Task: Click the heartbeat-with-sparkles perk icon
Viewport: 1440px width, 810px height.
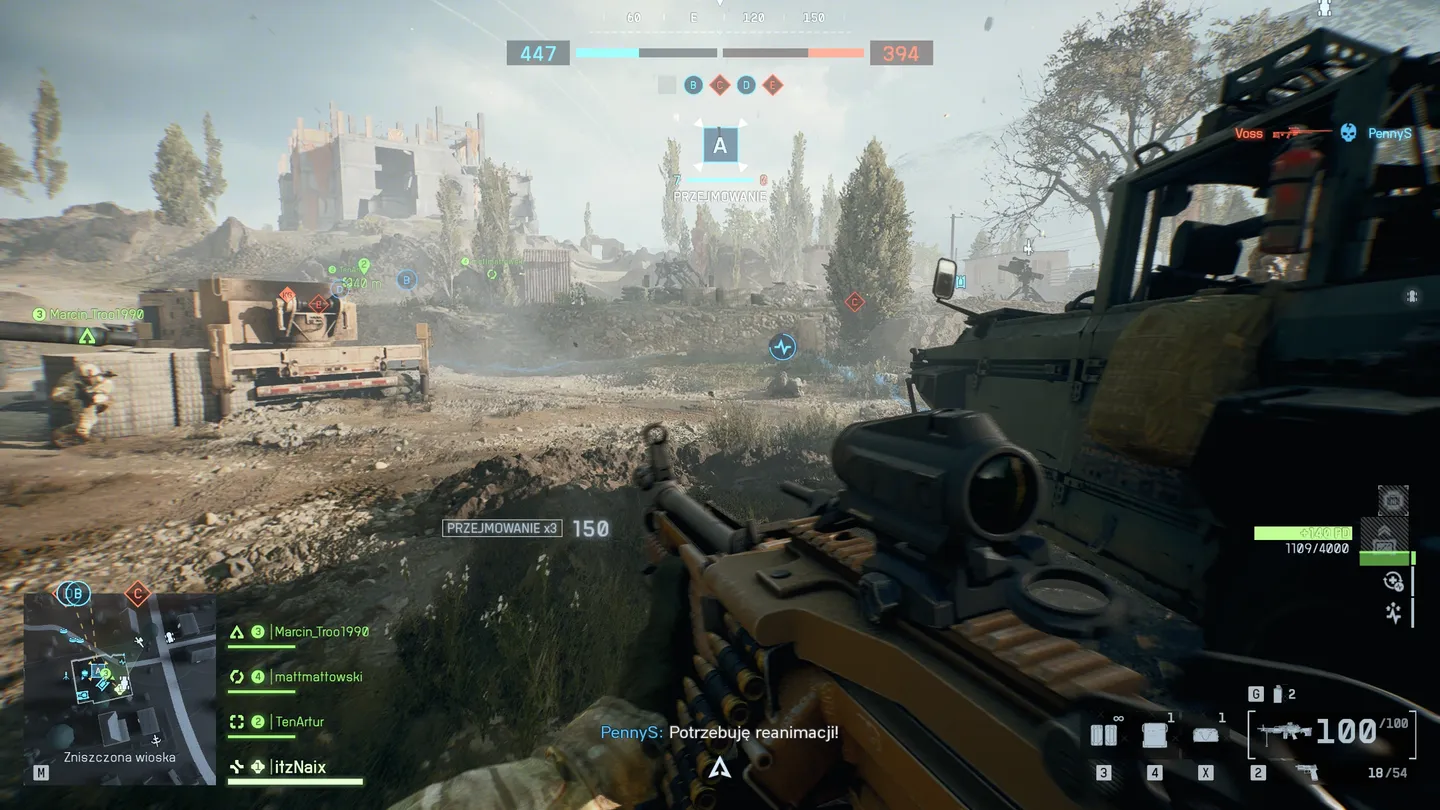Action: [1393, 613]
